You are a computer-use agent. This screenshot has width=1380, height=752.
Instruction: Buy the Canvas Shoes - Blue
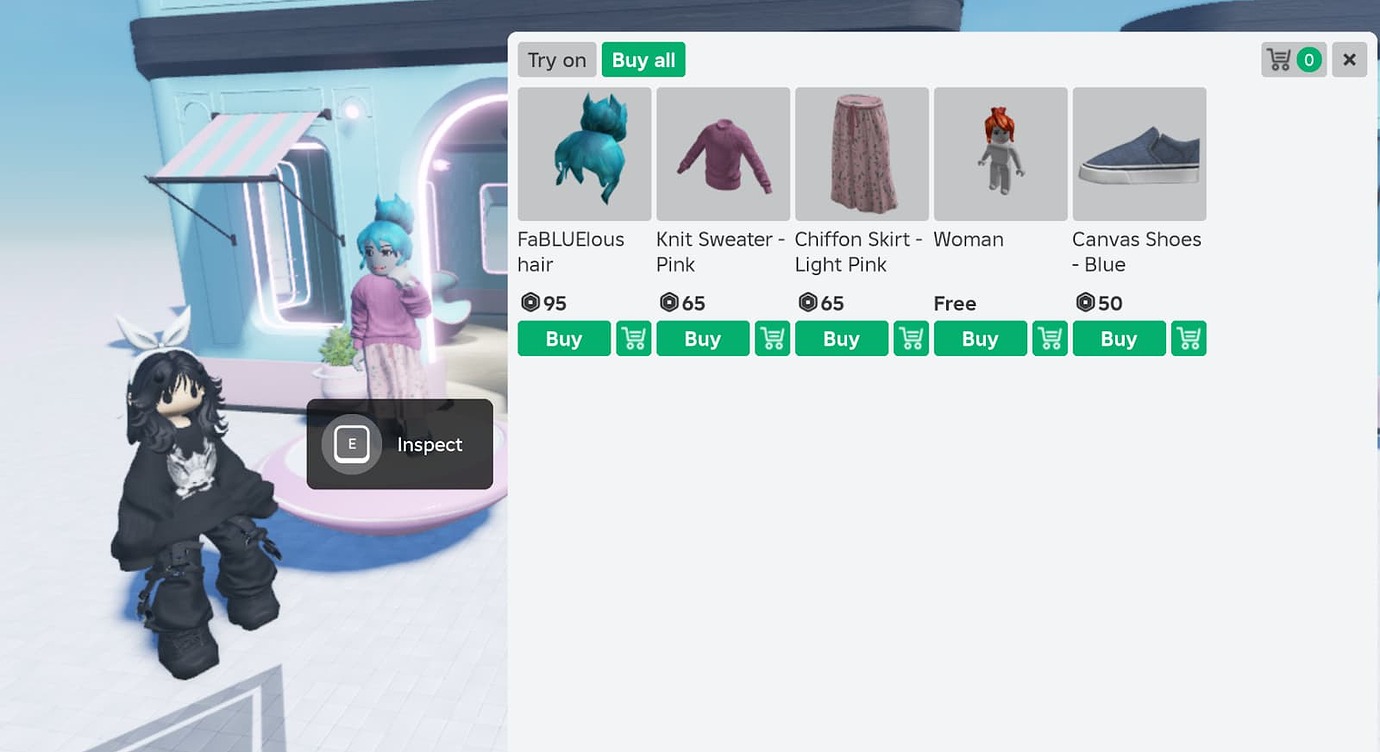[1119, 338]
